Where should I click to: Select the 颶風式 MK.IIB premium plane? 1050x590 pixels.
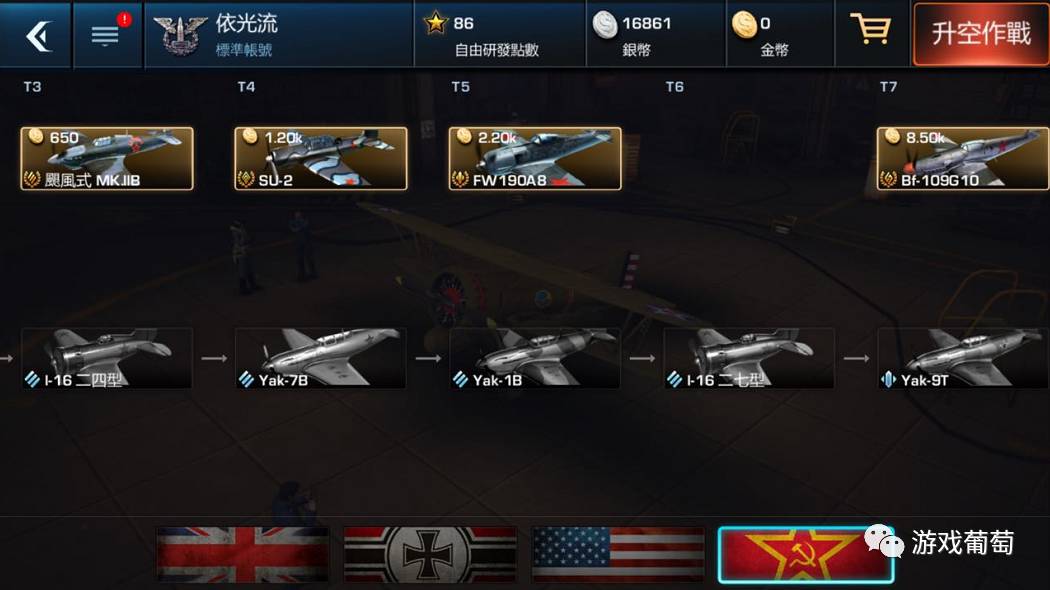[107, 158]
